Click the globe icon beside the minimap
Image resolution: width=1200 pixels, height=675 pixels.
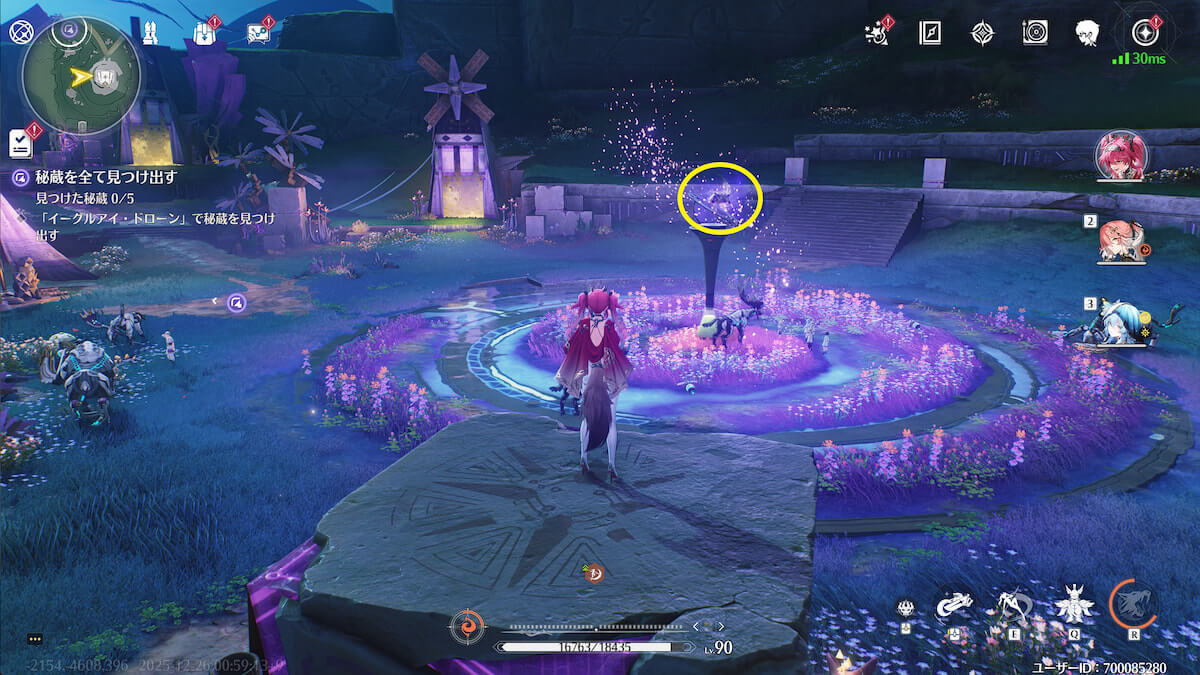pos(21,31)
